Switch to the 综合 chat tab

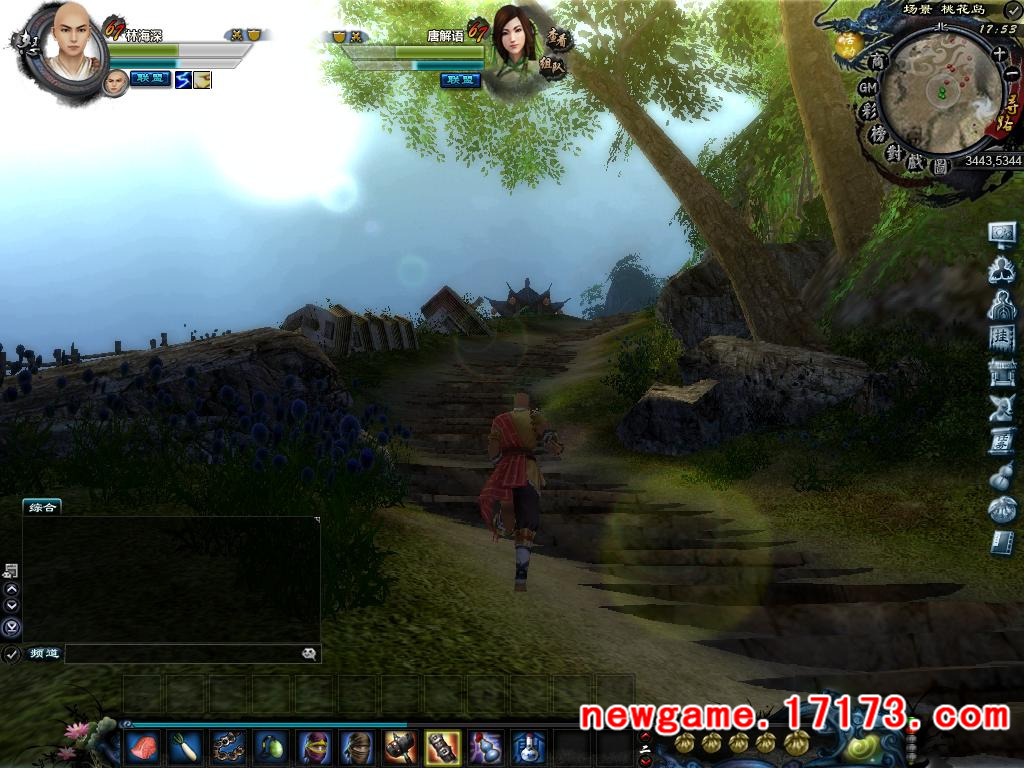coord(42,507)
